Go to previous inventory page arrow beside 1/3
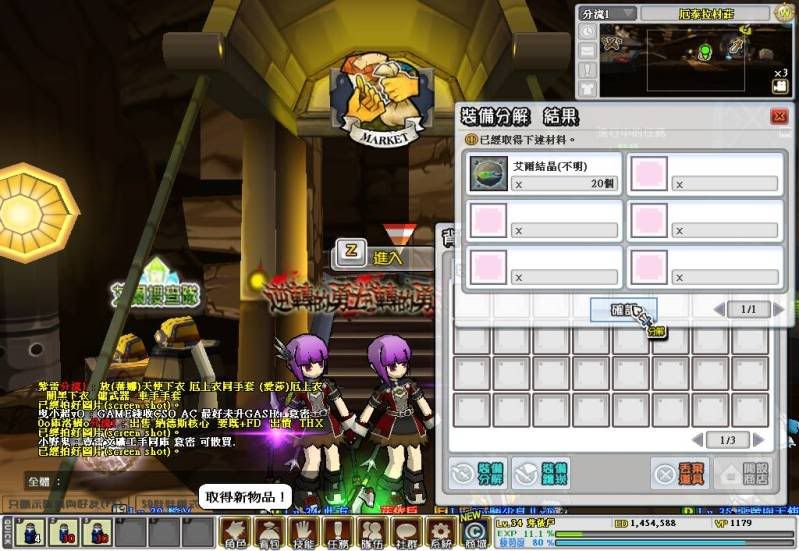The image size is (799, 551). click(x=698, y=440)
